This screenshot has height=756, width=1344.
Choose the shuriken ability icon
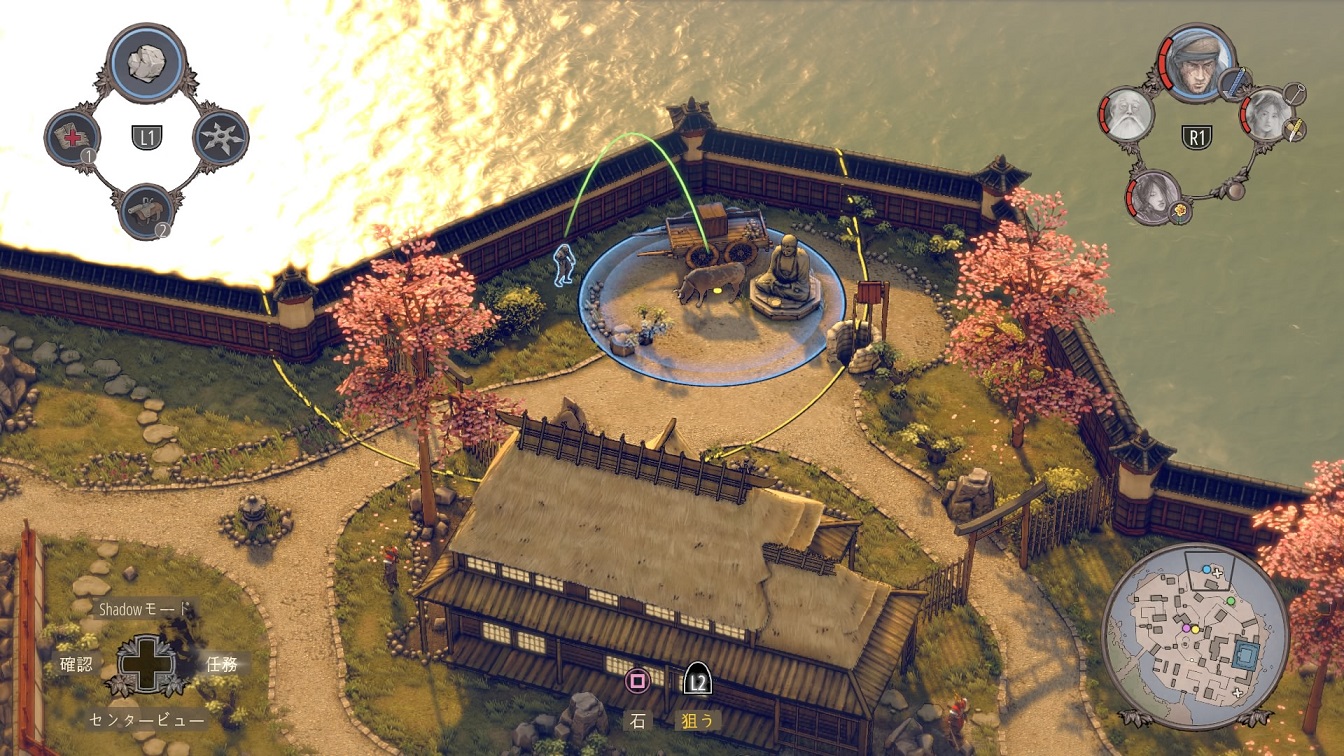coord(220,138)
